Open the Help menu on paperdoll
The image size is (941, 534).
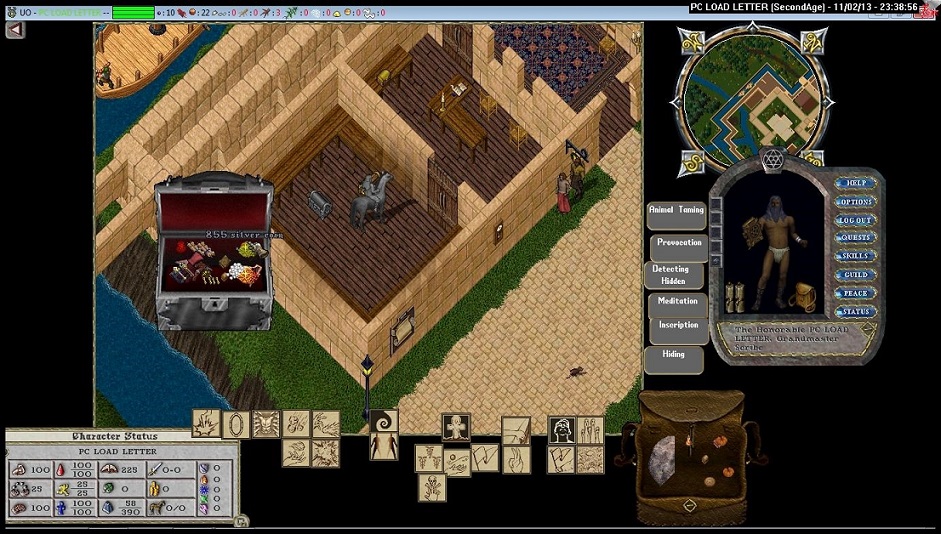coord(856,183)
